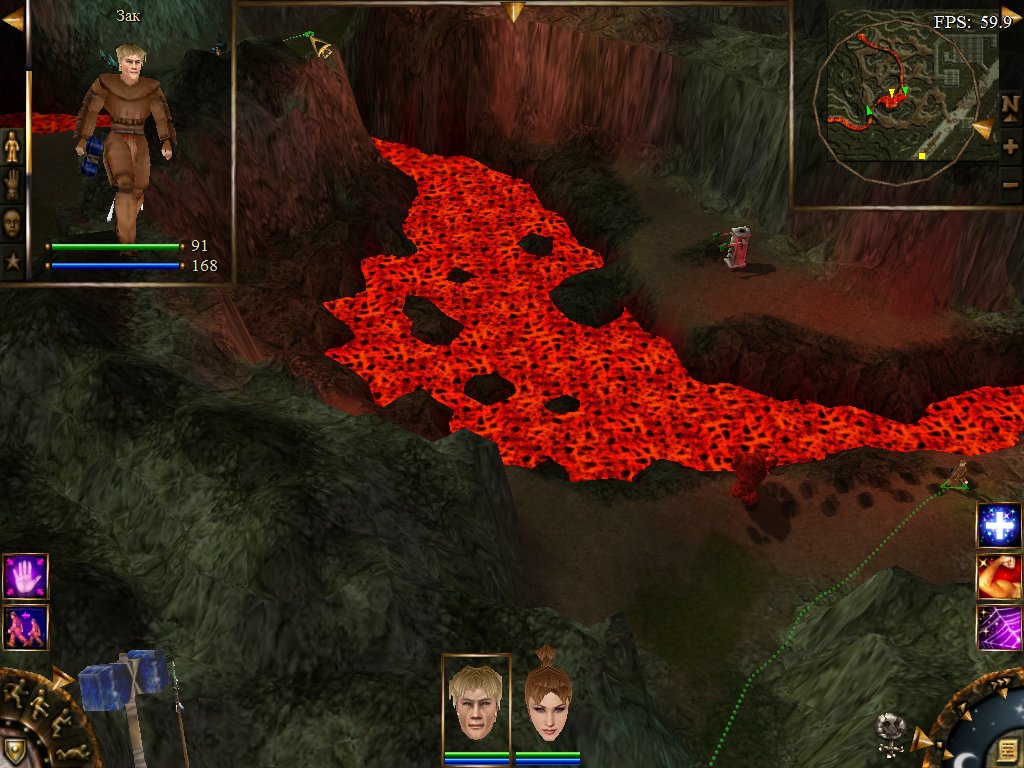Zoom in the minimap with plus button
This screenshot has width=1024, height=768.
(x=1010, y=146)
